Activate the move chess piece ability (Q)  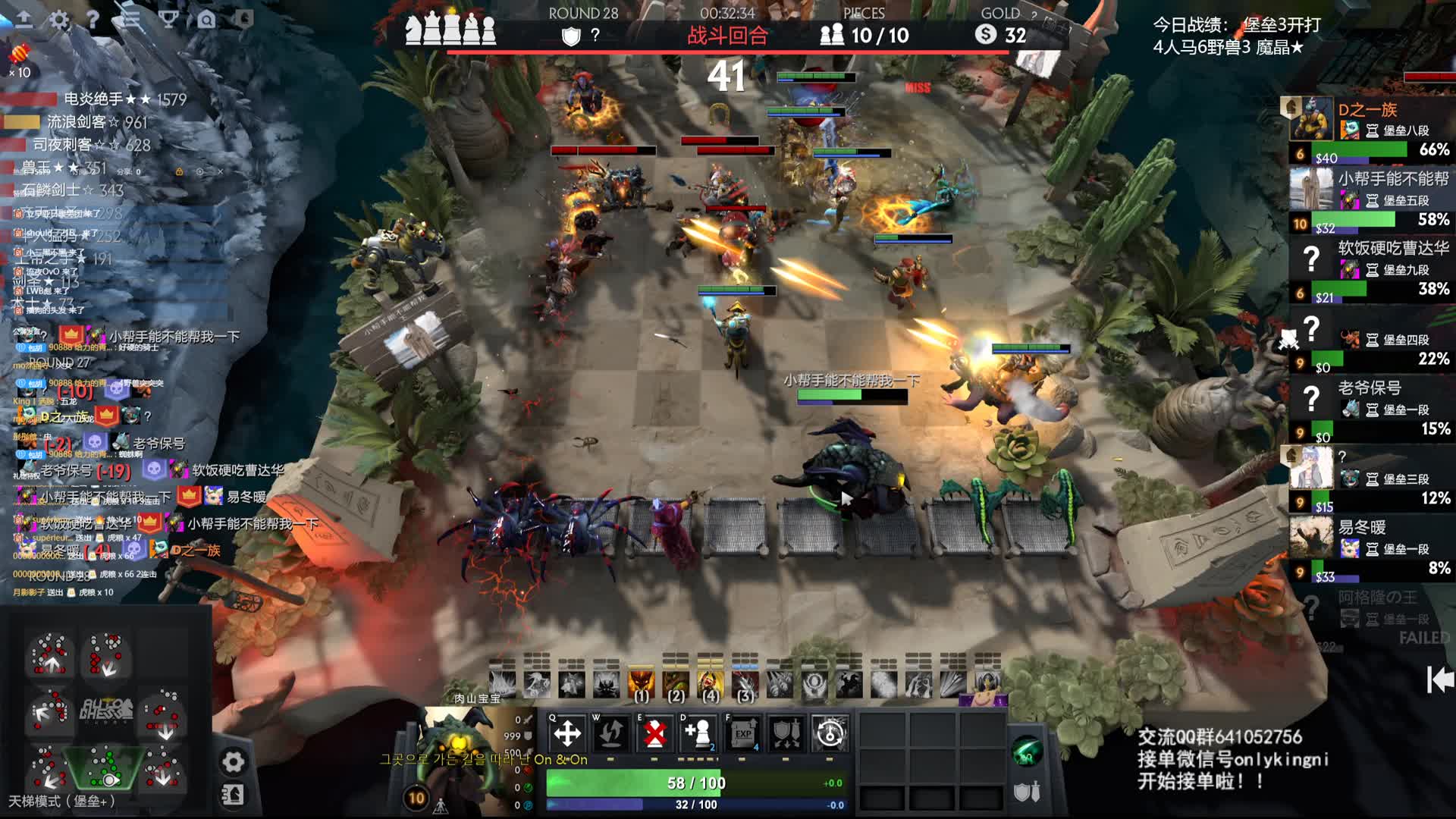(x=567, y=733)
